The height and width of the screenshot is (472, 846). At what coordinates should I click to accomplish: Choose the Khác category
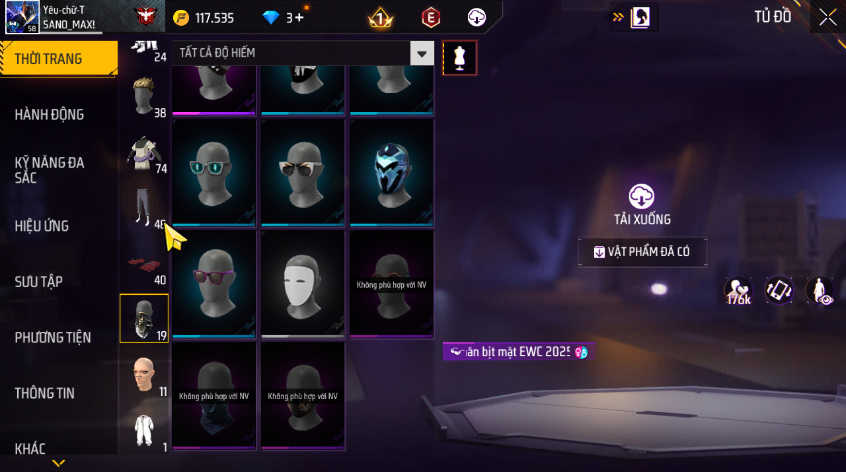click(30, 448)
